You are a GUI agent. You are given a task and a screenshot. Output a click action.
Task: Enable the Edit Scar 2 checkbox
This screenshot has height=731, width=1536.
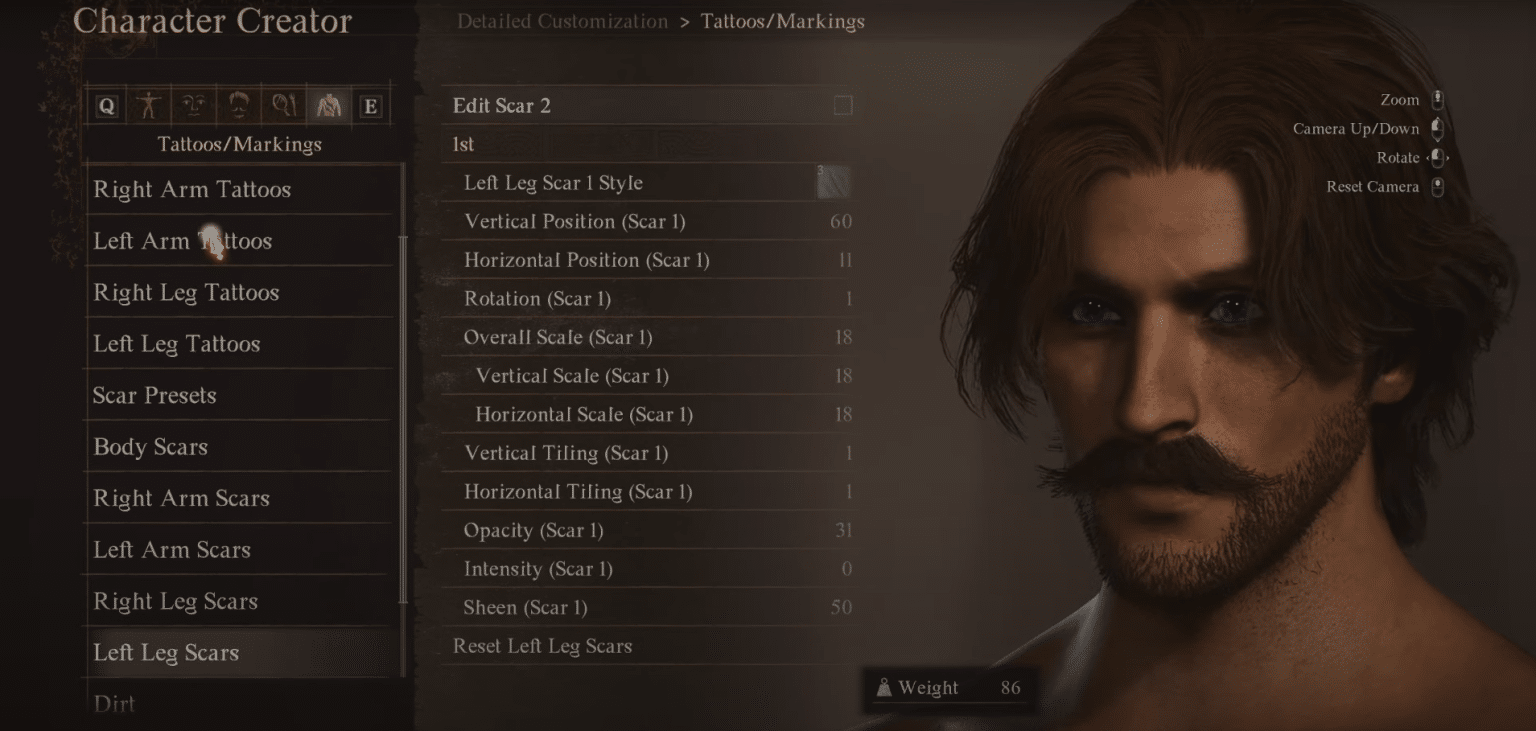point(843,105)
